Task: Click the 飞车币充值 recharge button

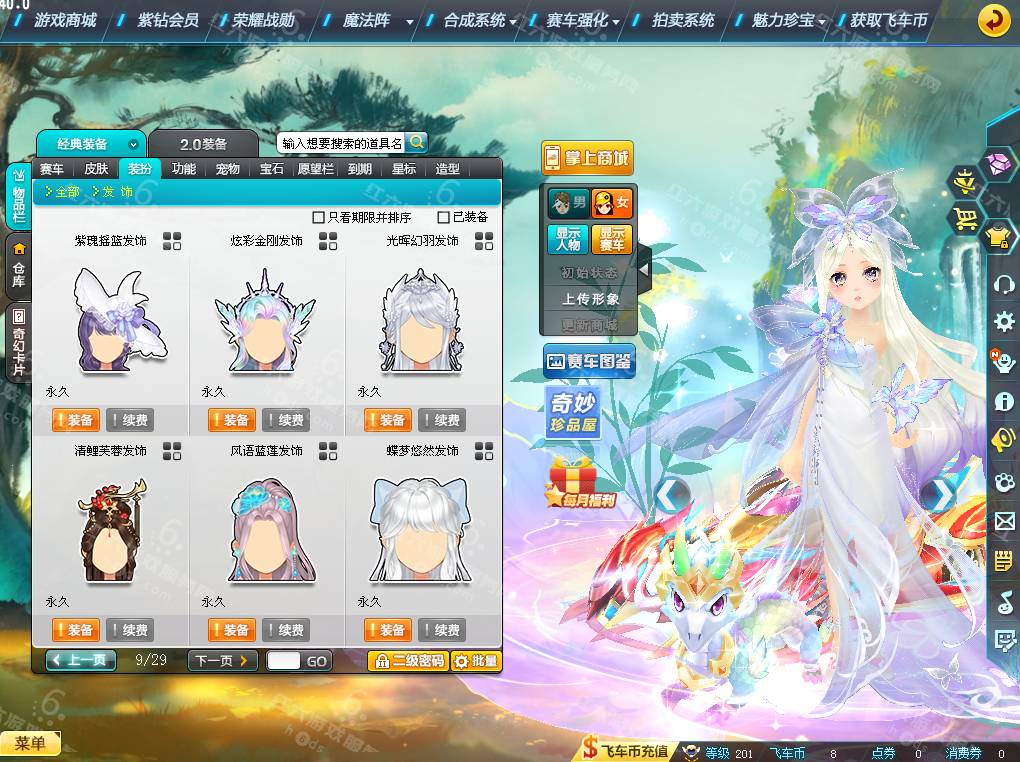Action: click(627, 752)
